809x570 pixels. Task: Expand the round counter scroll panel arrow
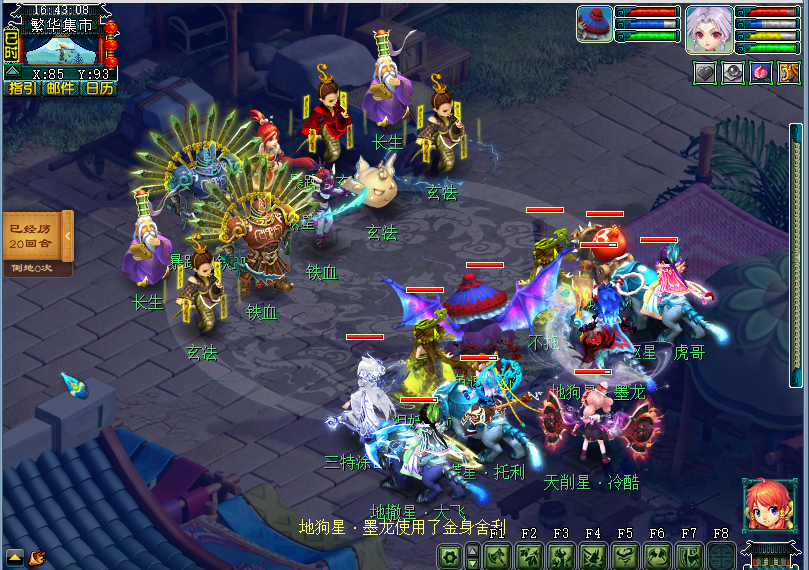(67, 236)
